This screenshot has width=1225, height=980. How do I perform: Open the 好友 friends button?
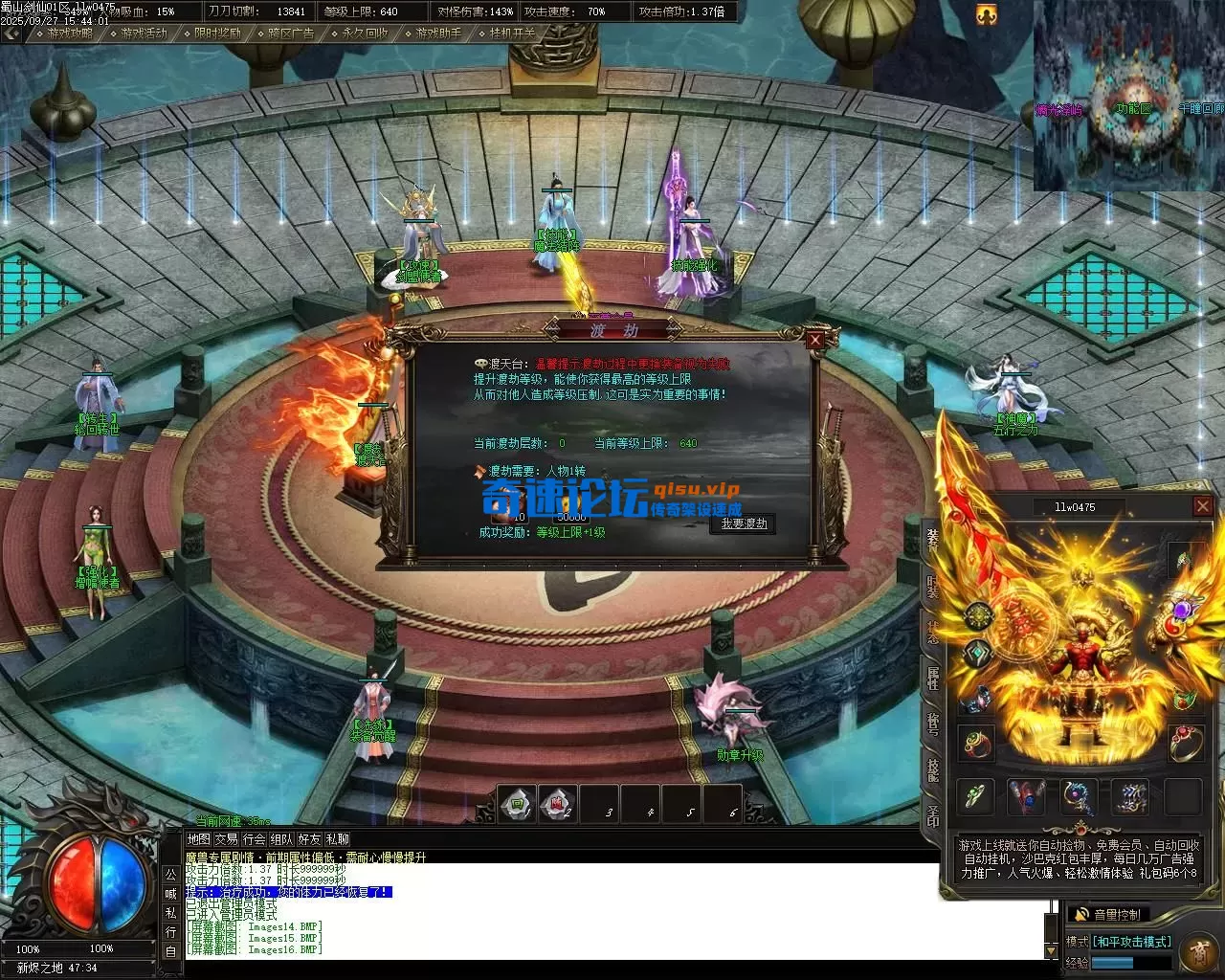[309, 838]
